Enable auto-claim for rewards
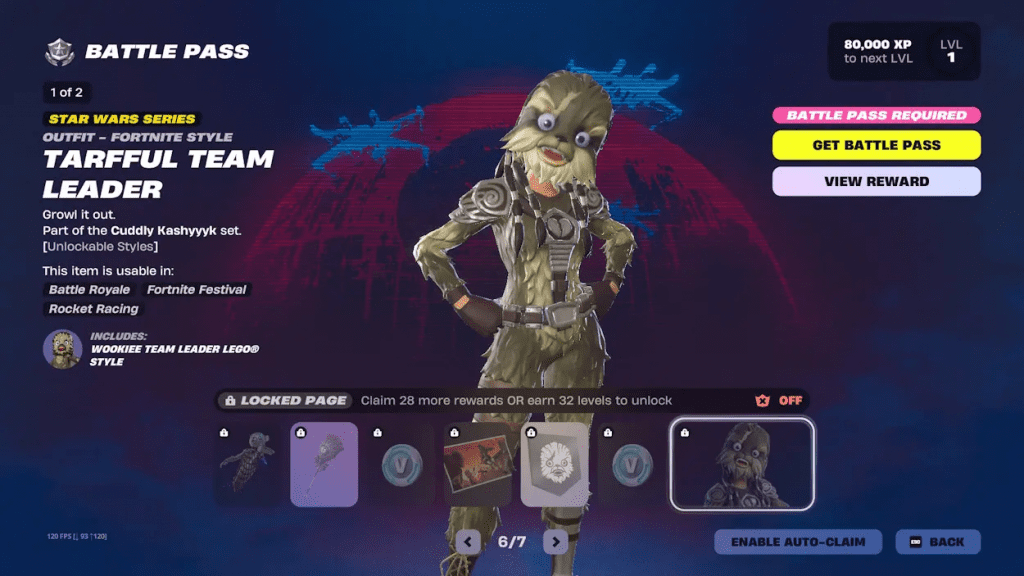 (x=797, y=542)
